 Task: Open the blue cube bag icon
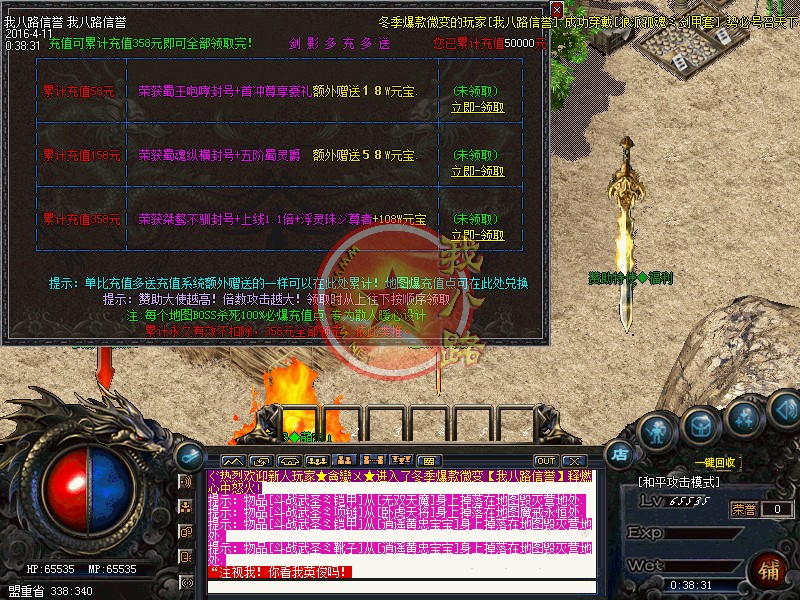point(701,423)
